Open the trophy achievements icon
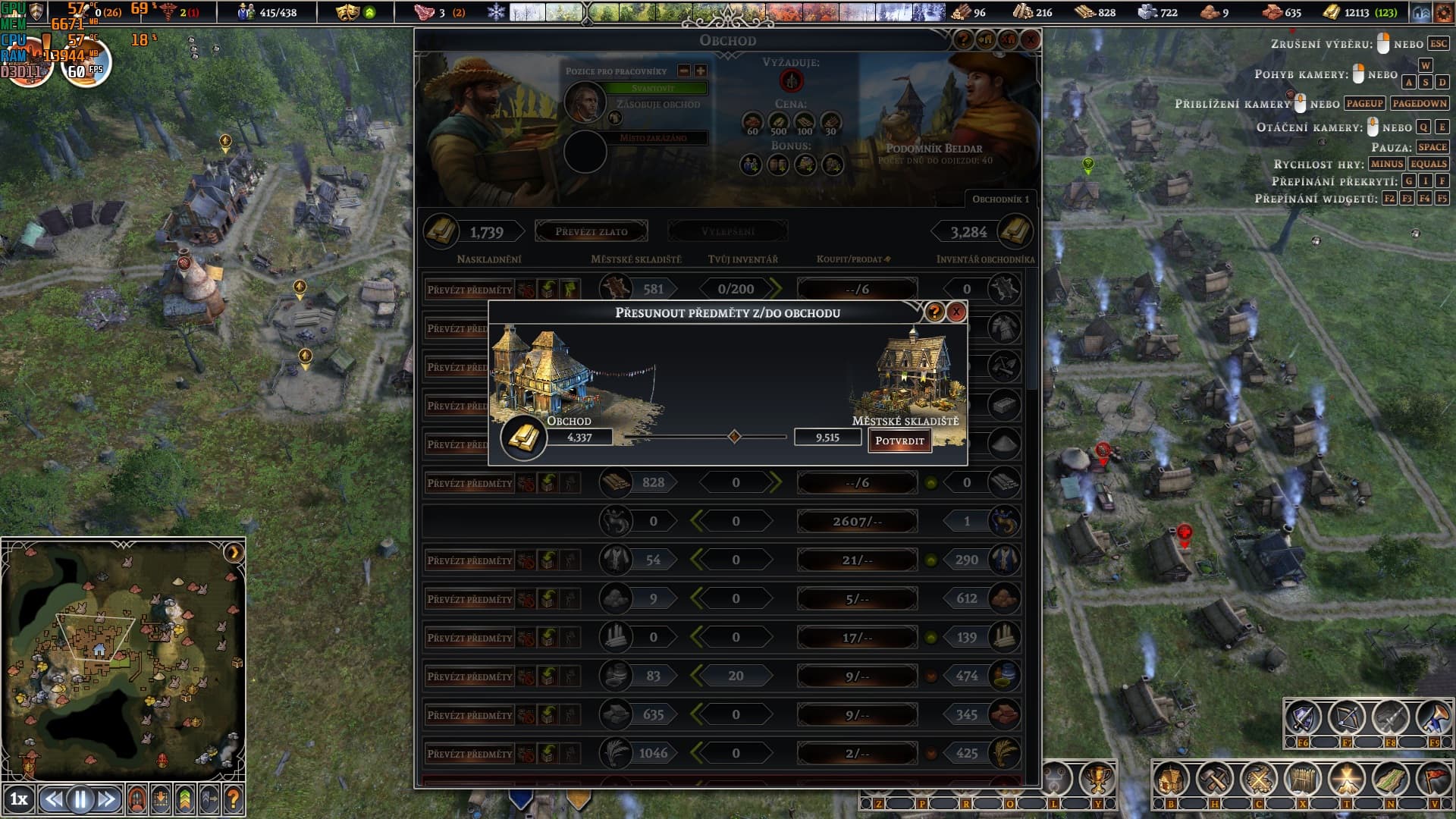 tap(1097, 779)
